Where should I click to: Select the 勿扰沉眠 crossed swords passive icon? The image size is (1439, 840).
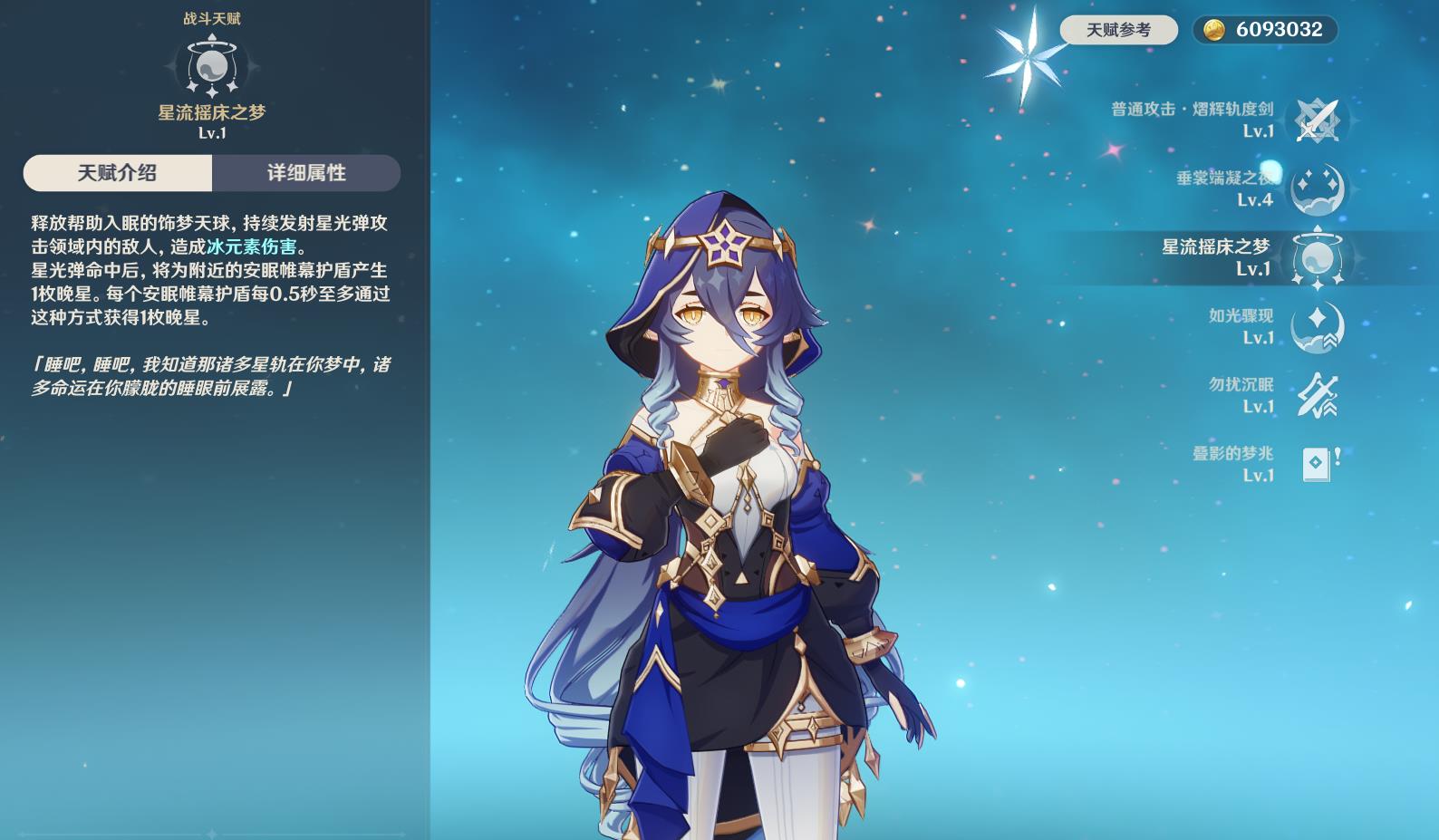pyautogui.click(x=1319, y=393)
